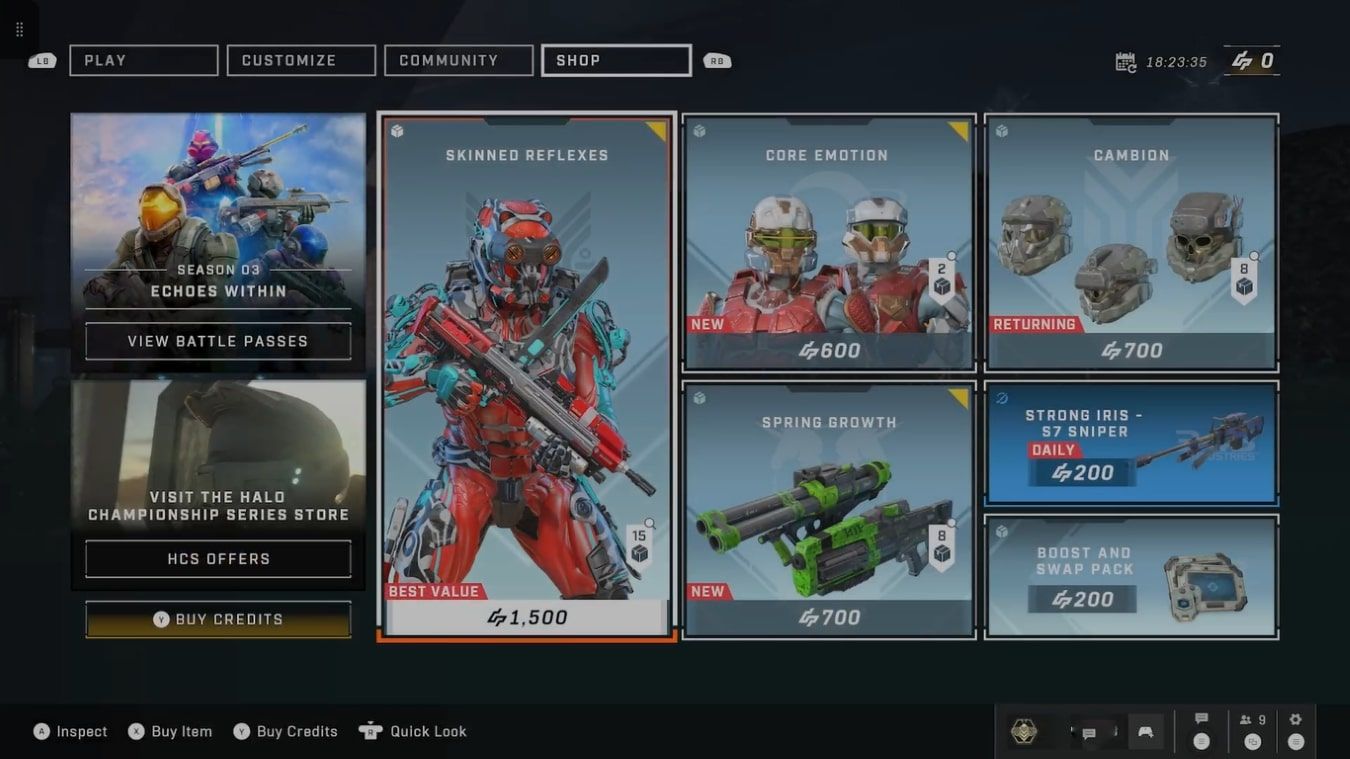Open the settings gear icon
The width and height of the screenshot is (1350, 759).
click(x=1296, y=720)
